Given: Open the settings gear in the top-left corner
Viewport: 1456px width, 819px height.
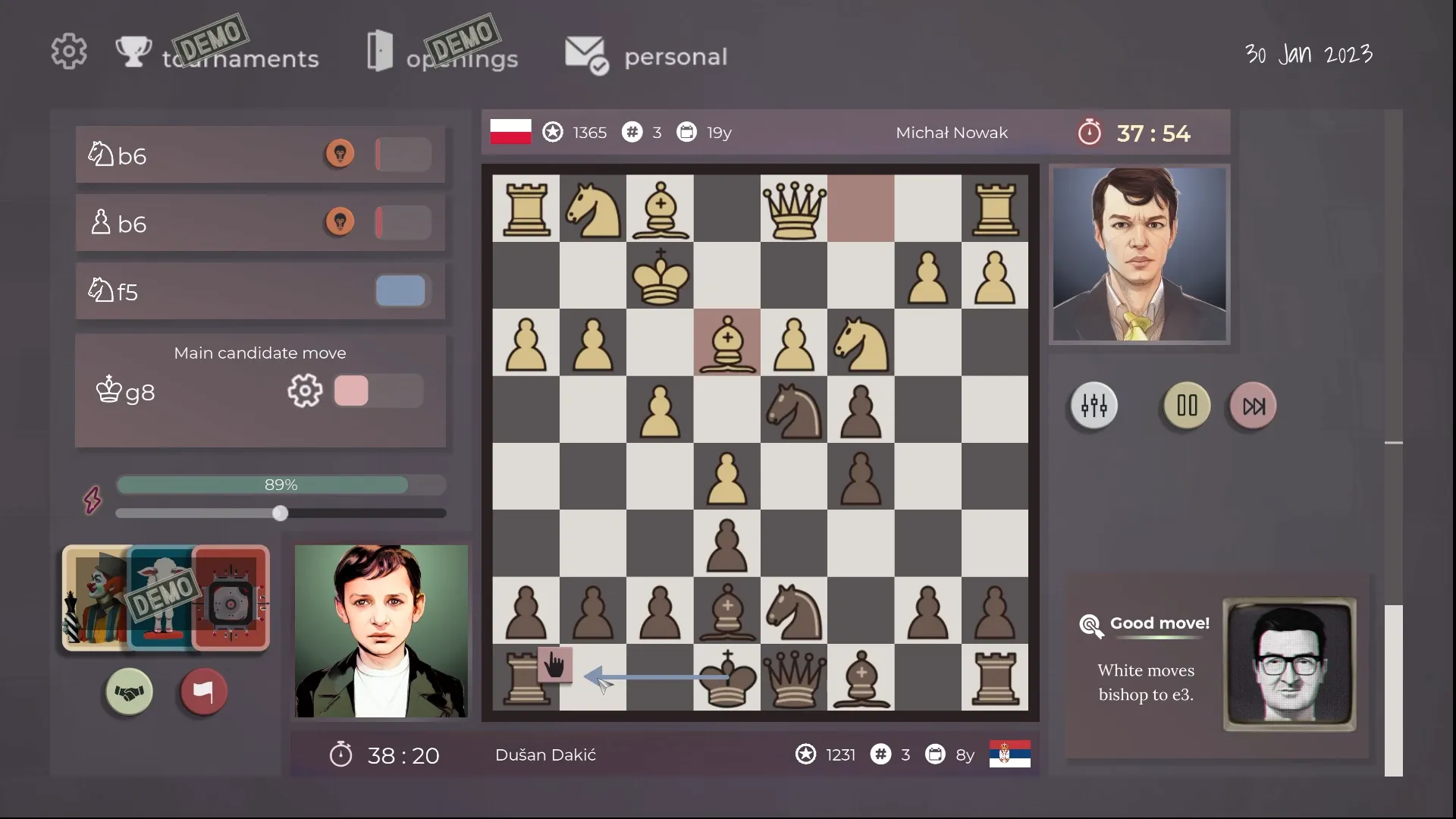Looking at the screenshot, I should (x=69, y=51).
